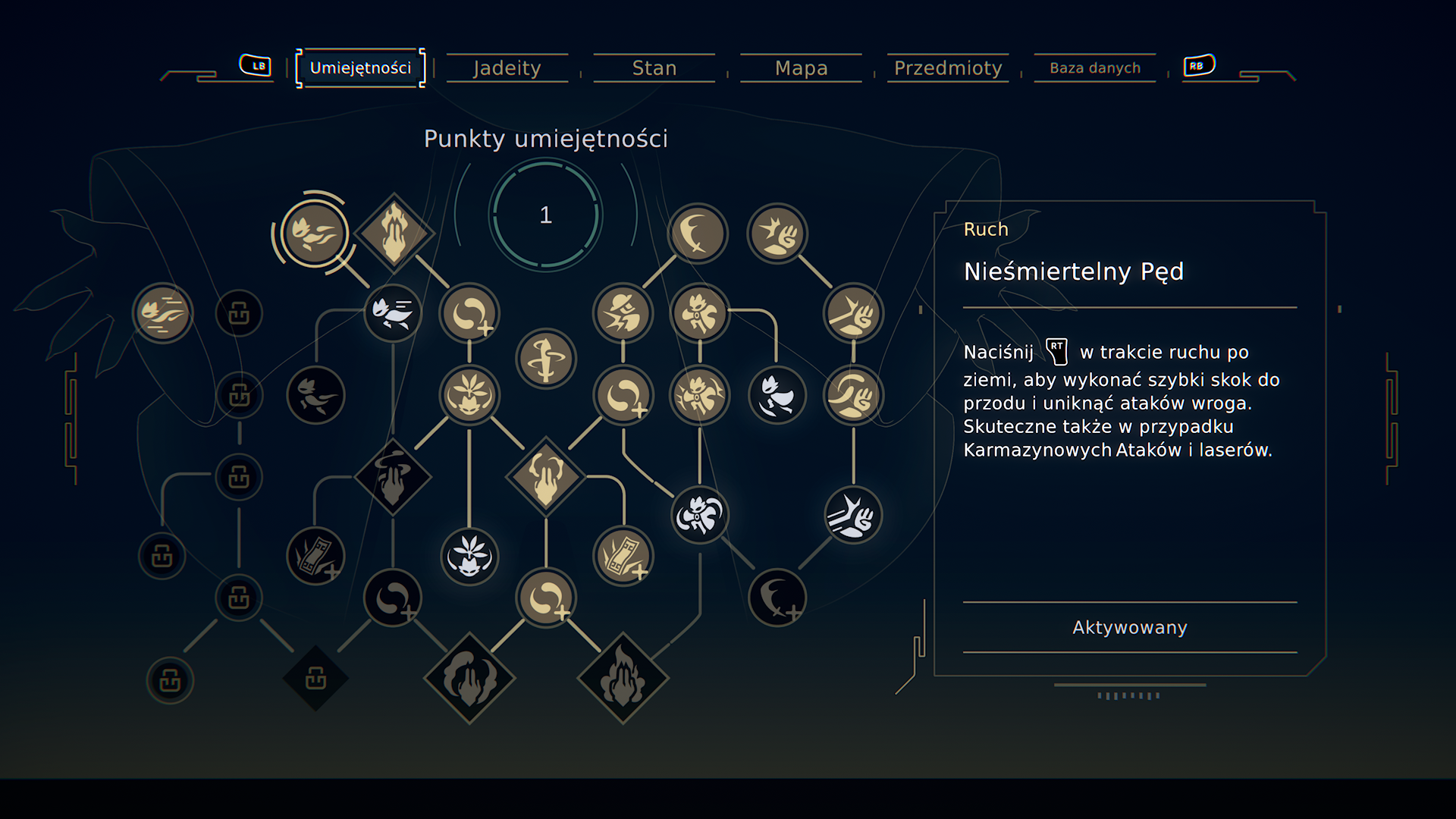Screen dimensions: 1456x819
Task: Switch to the Jadeity tab
Action: 507,68
